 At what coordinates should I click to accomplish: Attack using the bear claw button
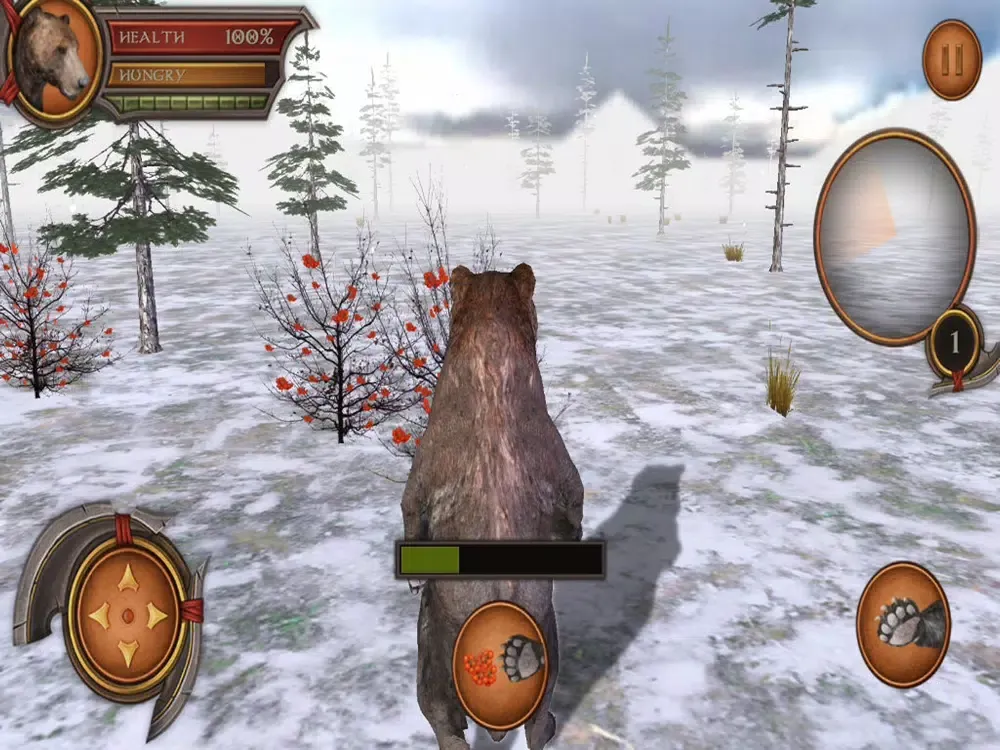pos(904,624)
